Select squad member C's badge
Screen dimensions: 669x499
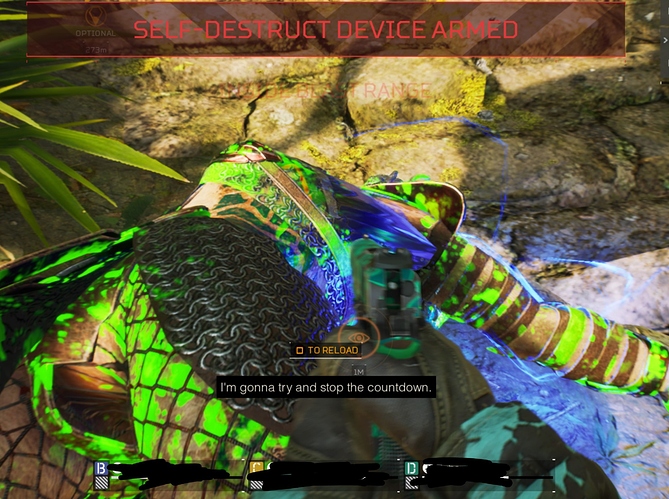pyautogui.click(x=256, y=468)
